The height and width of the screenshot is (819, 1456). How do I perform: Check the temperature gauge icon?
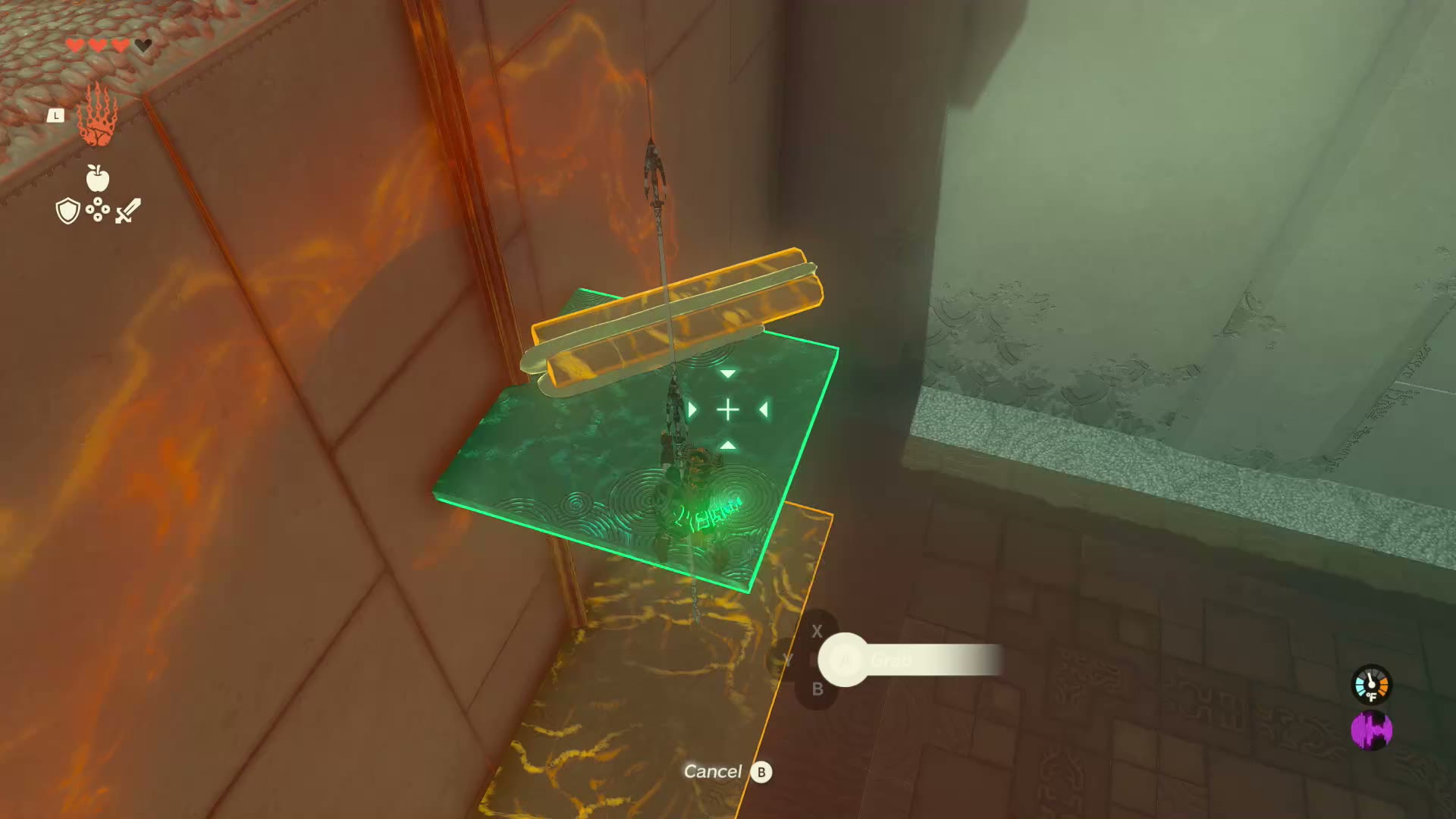[x=1371, y=686]
